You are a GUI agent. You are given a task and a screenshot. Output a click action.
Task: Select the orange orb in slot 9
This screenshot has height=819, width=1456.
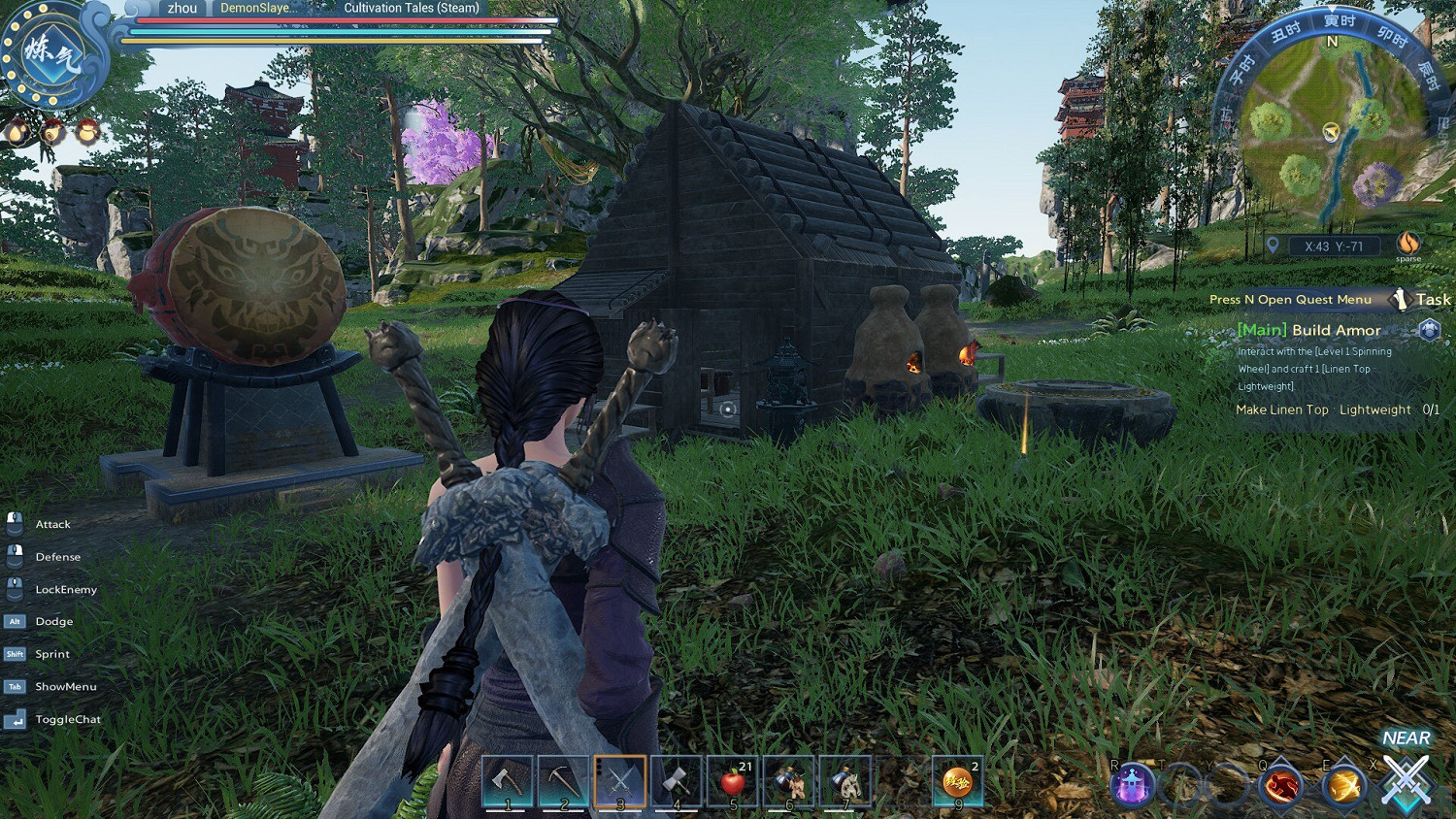(x=958, y=780)
